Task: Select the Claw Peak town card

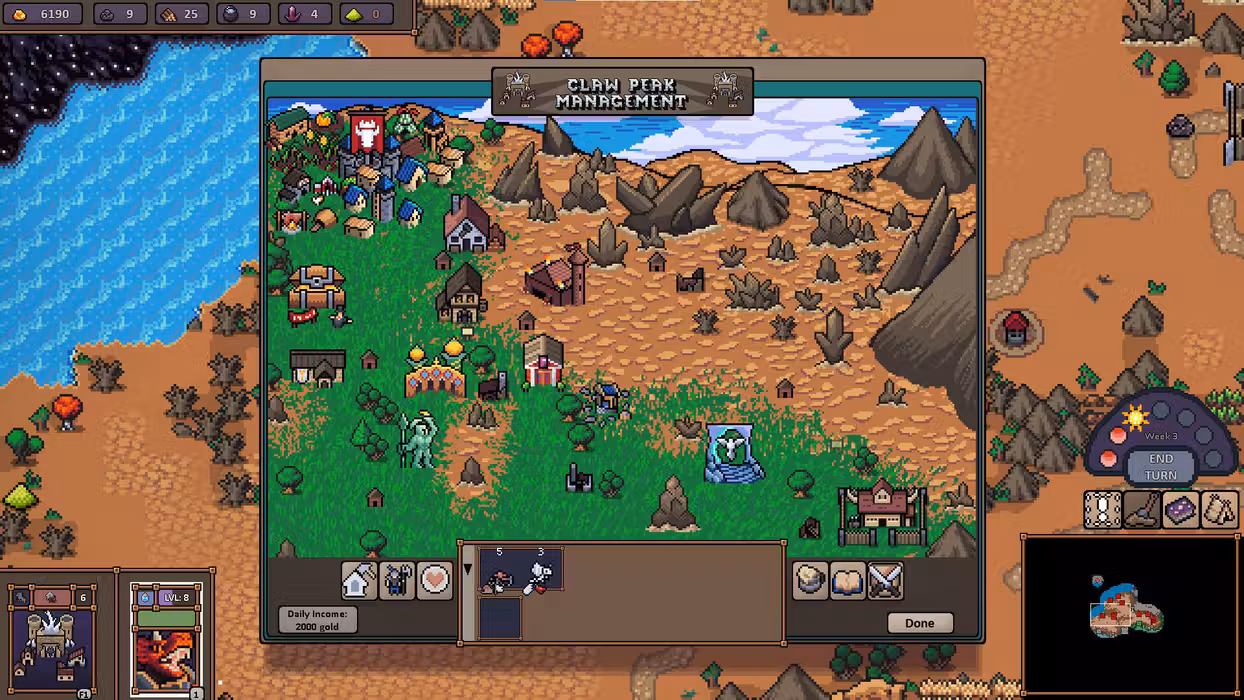Action: pos(51,636)
